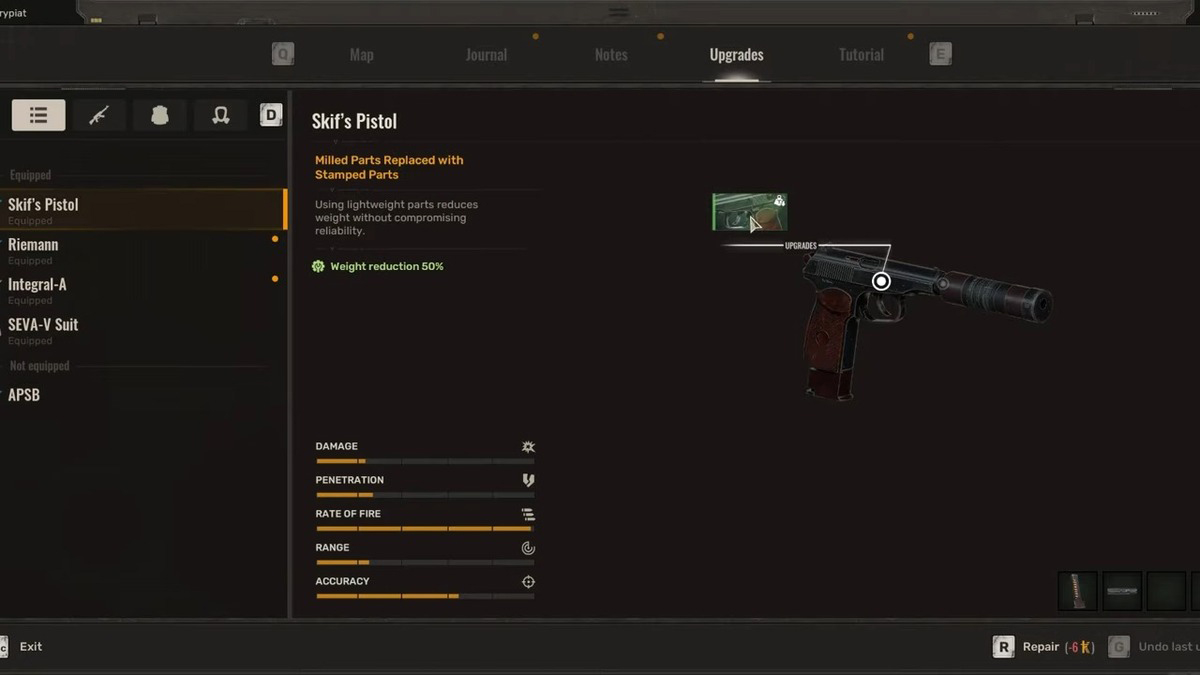Select the upgrade node marker on the pistol
Viewport: 1200px width, 675px height.
(x=881, y=282)
